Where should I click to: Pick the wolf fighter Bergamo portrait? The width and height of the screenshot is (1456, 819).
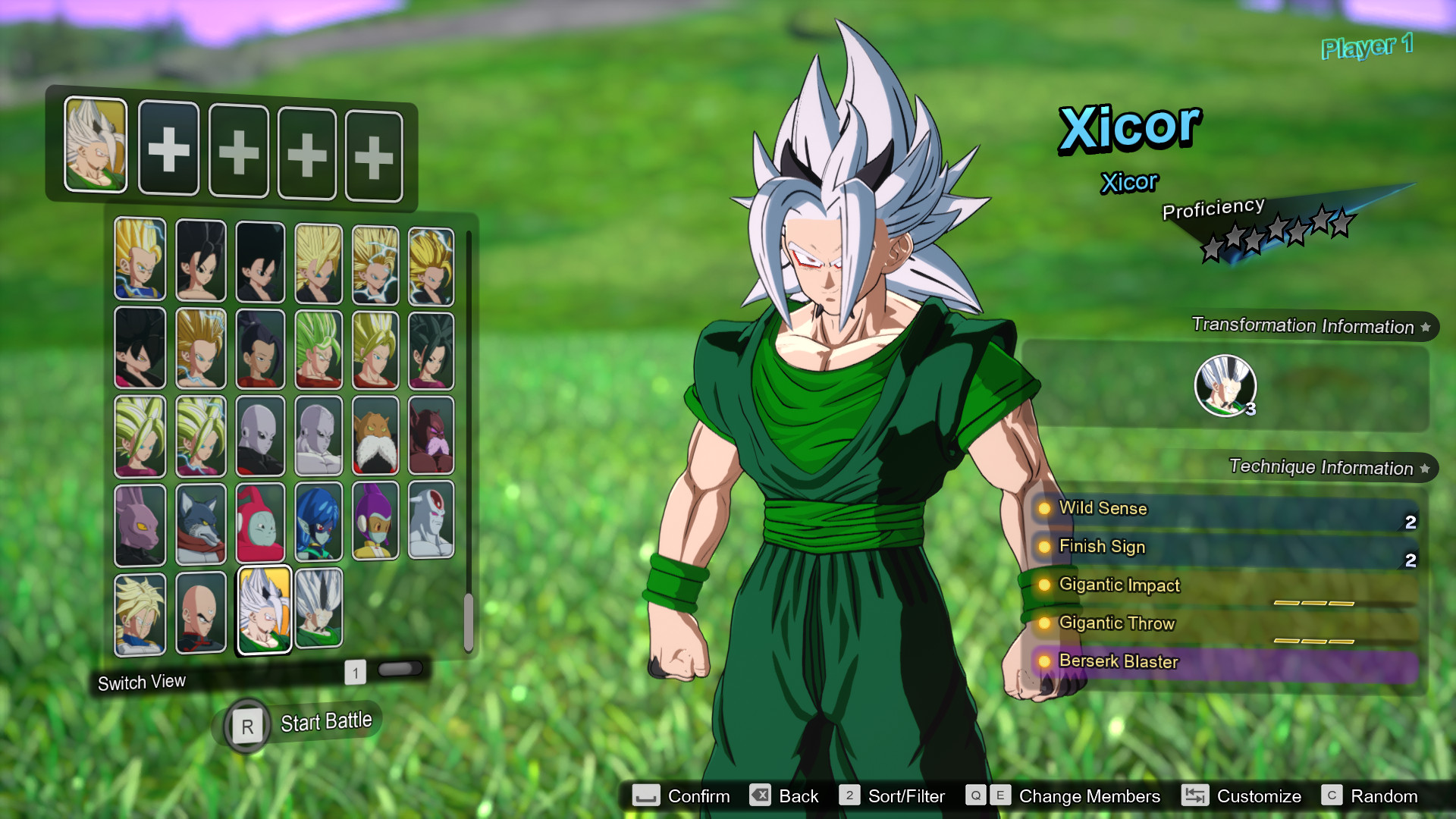(x=200, y=523)
